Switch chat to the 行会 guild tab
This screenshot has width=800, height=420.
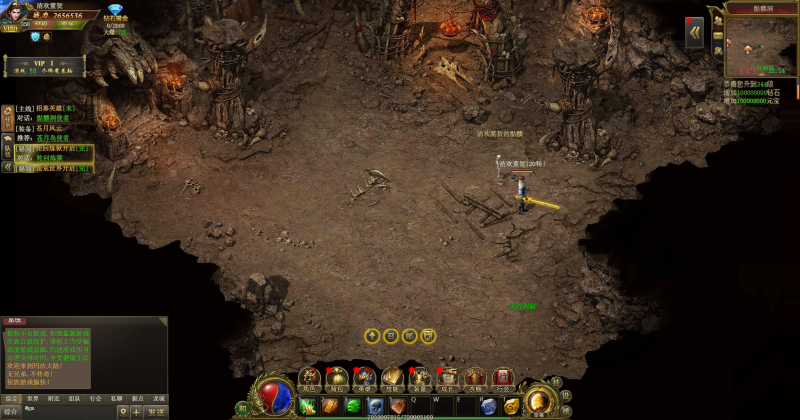coord(95,398)
